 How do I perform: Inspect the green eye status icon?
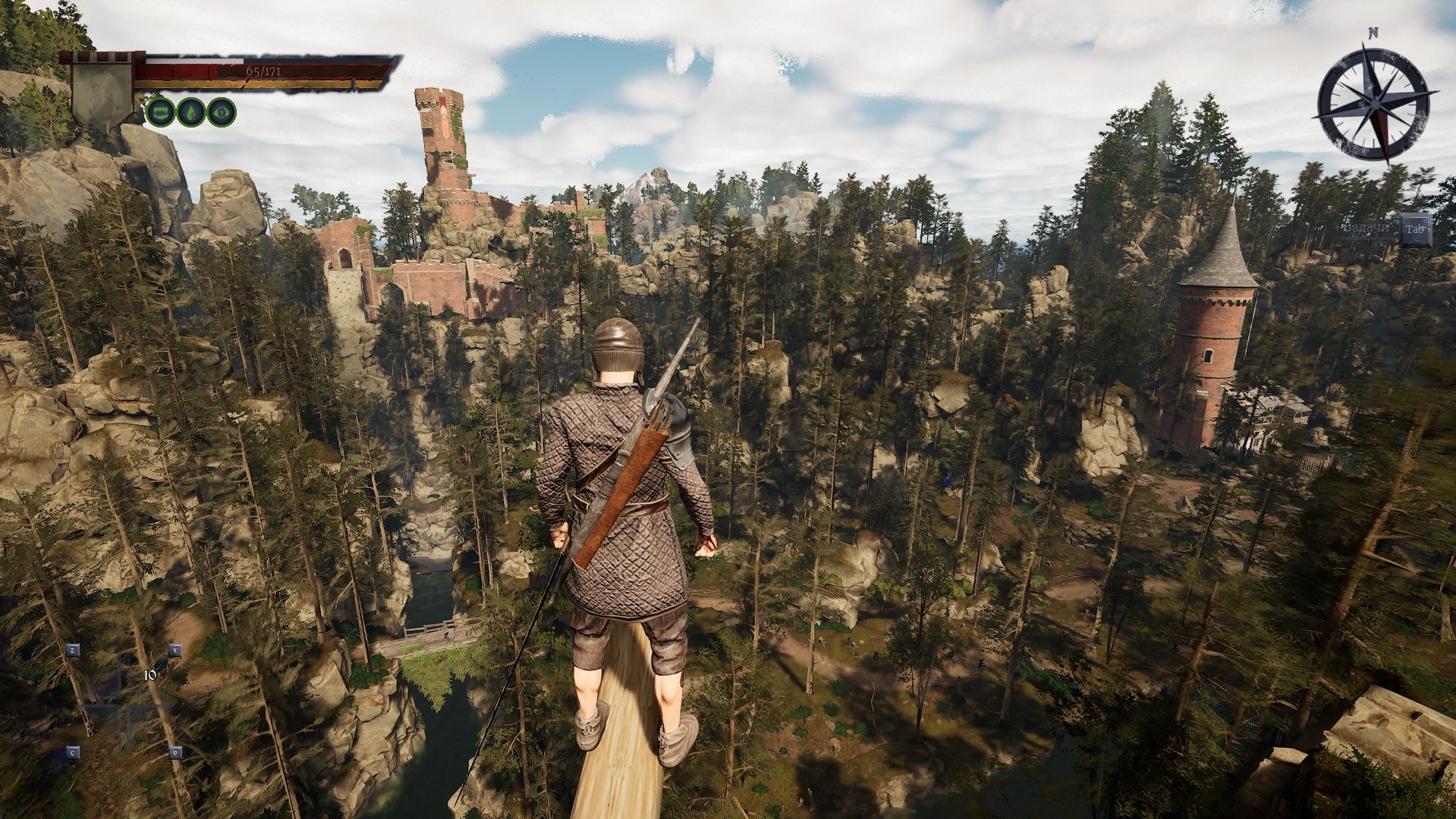(x=222, y=112)
